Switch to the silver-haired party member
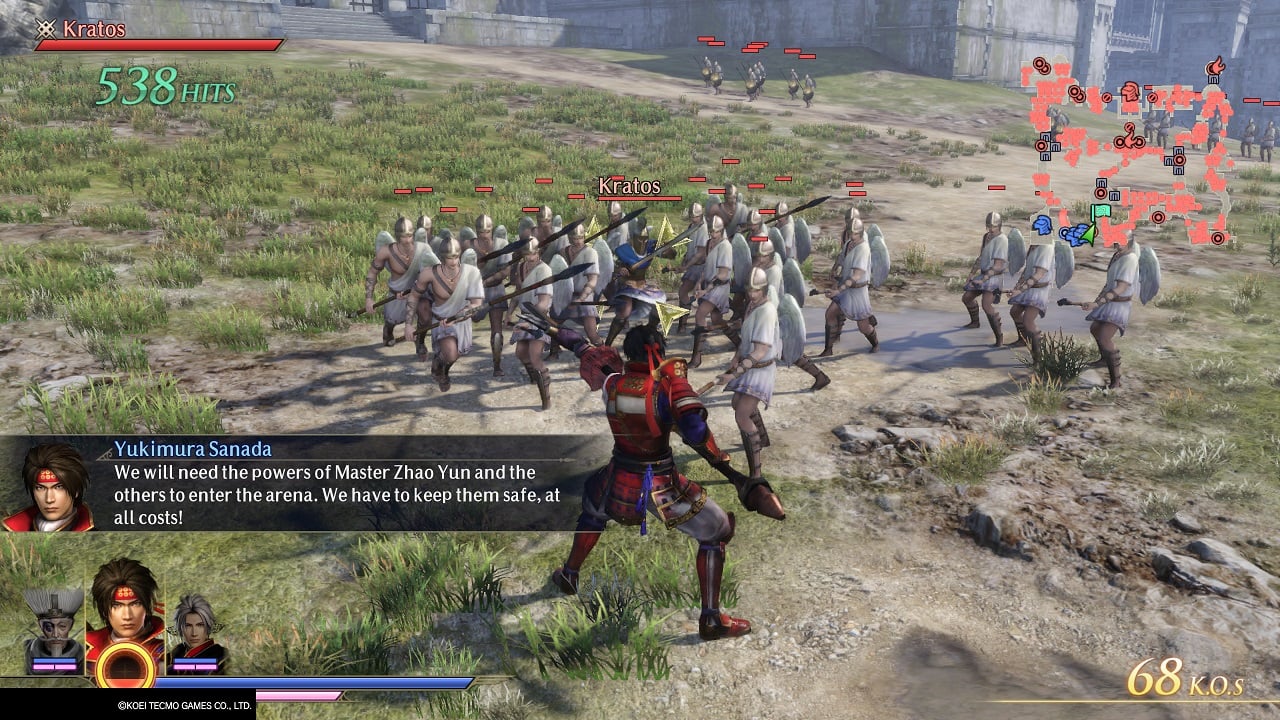The image size is (1280, 720). point(196,630)
